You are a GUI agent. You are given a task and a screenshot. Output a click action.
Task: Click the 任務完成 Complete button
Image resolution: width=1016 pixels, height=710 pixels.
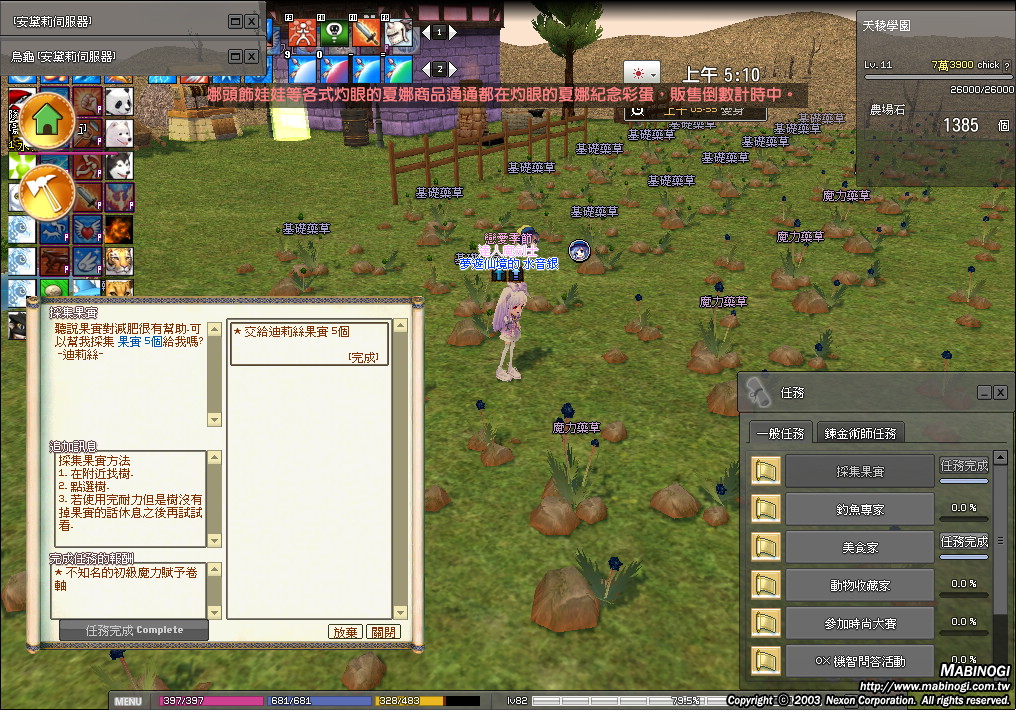tap(134, 630)
